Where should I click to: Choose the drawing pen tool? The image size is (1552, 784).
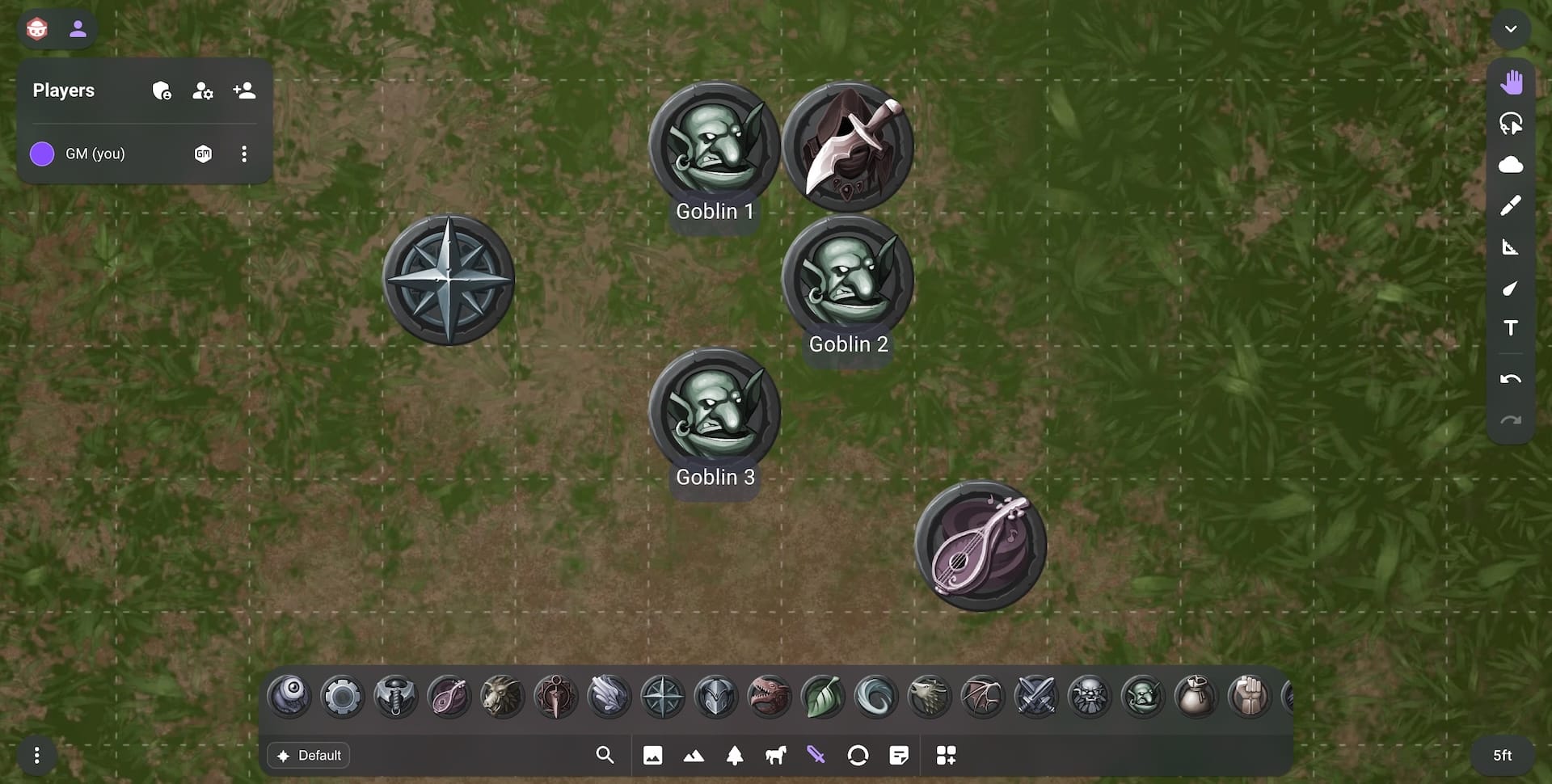point(1510,206)
